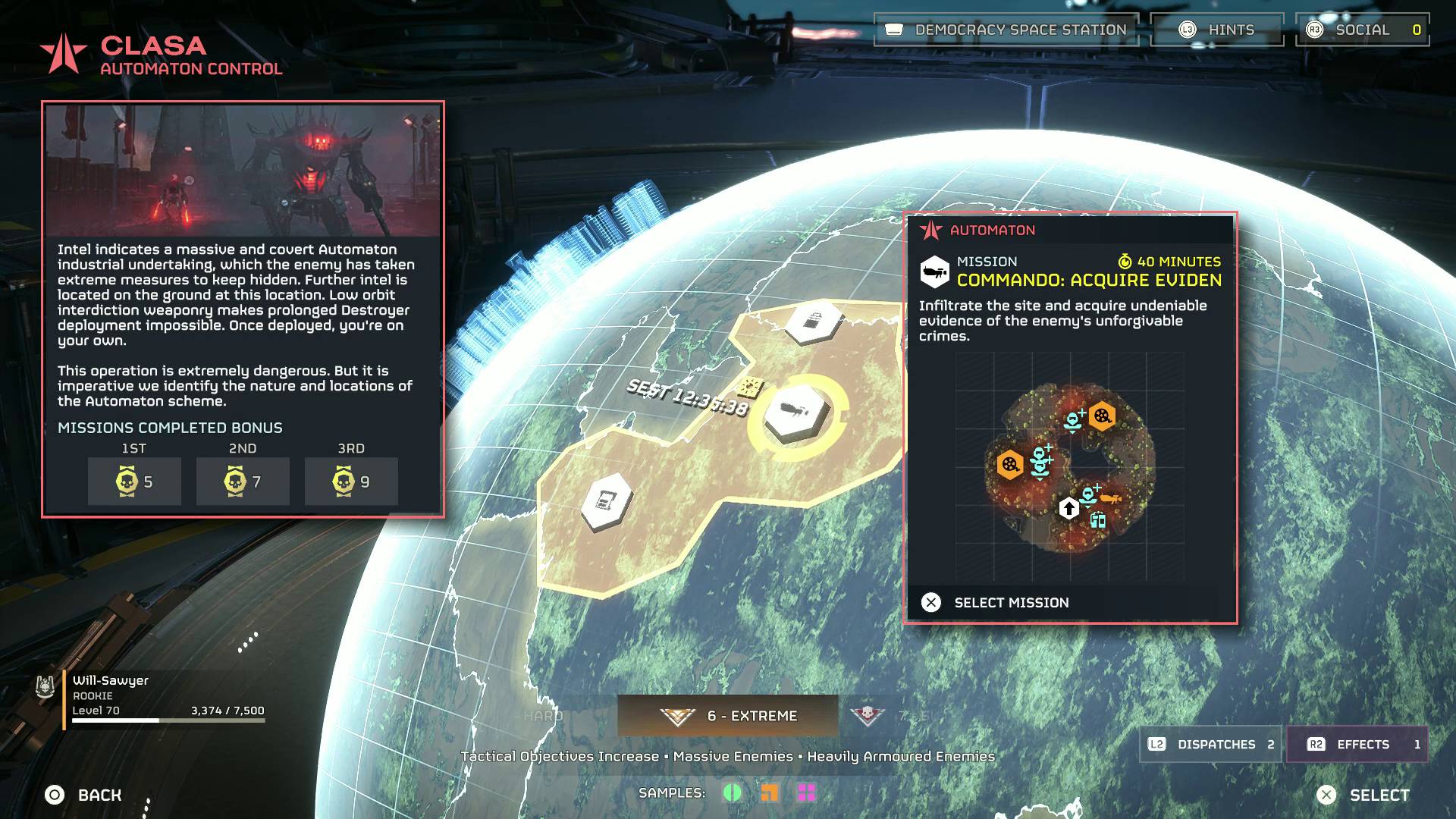1456x819 pixels.
Task: Click the Automaton briefing thumbnail image
Action: coord(244,168)
